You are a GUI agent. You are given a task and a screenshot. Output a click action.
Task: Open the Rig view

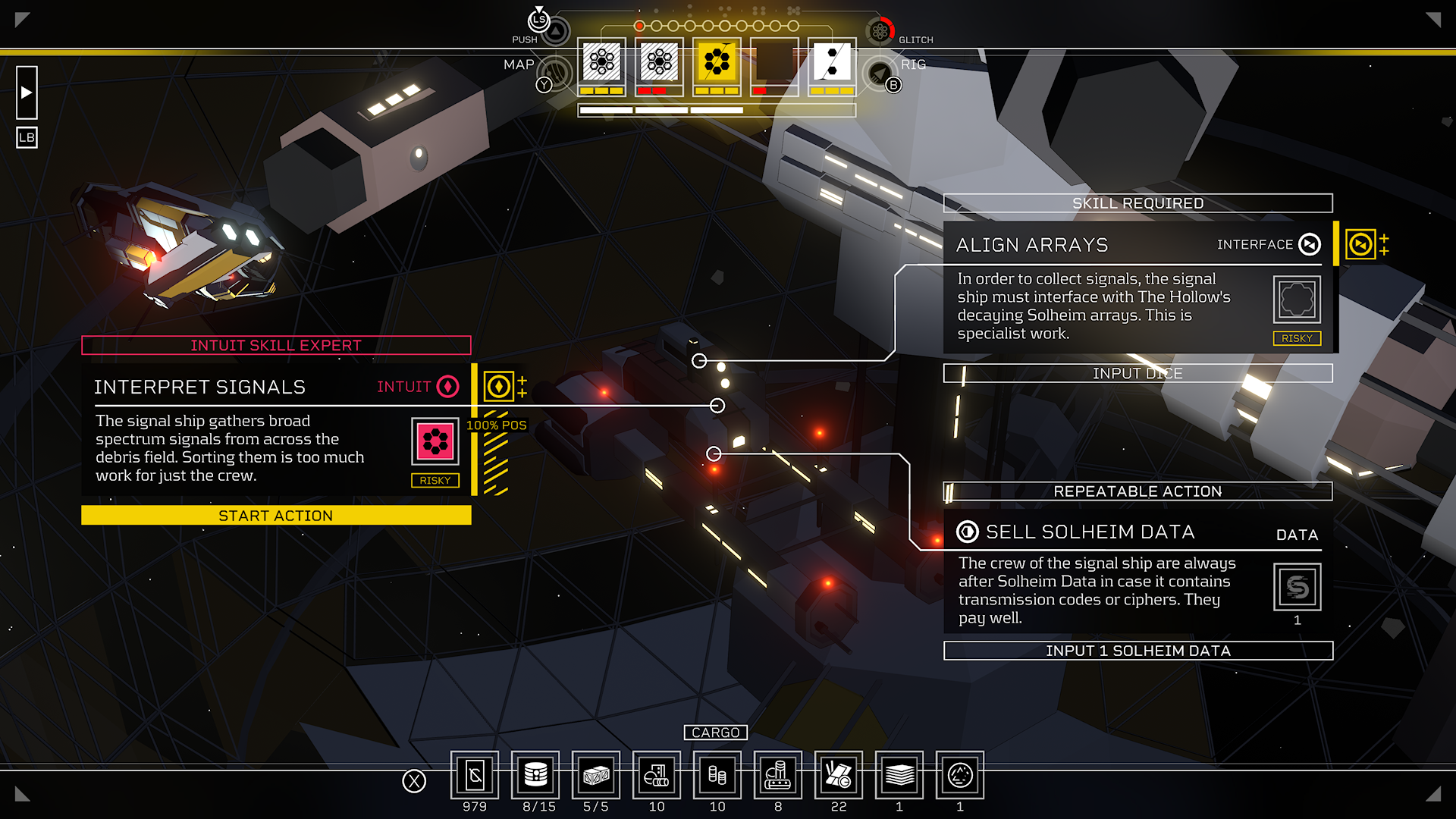880,74
